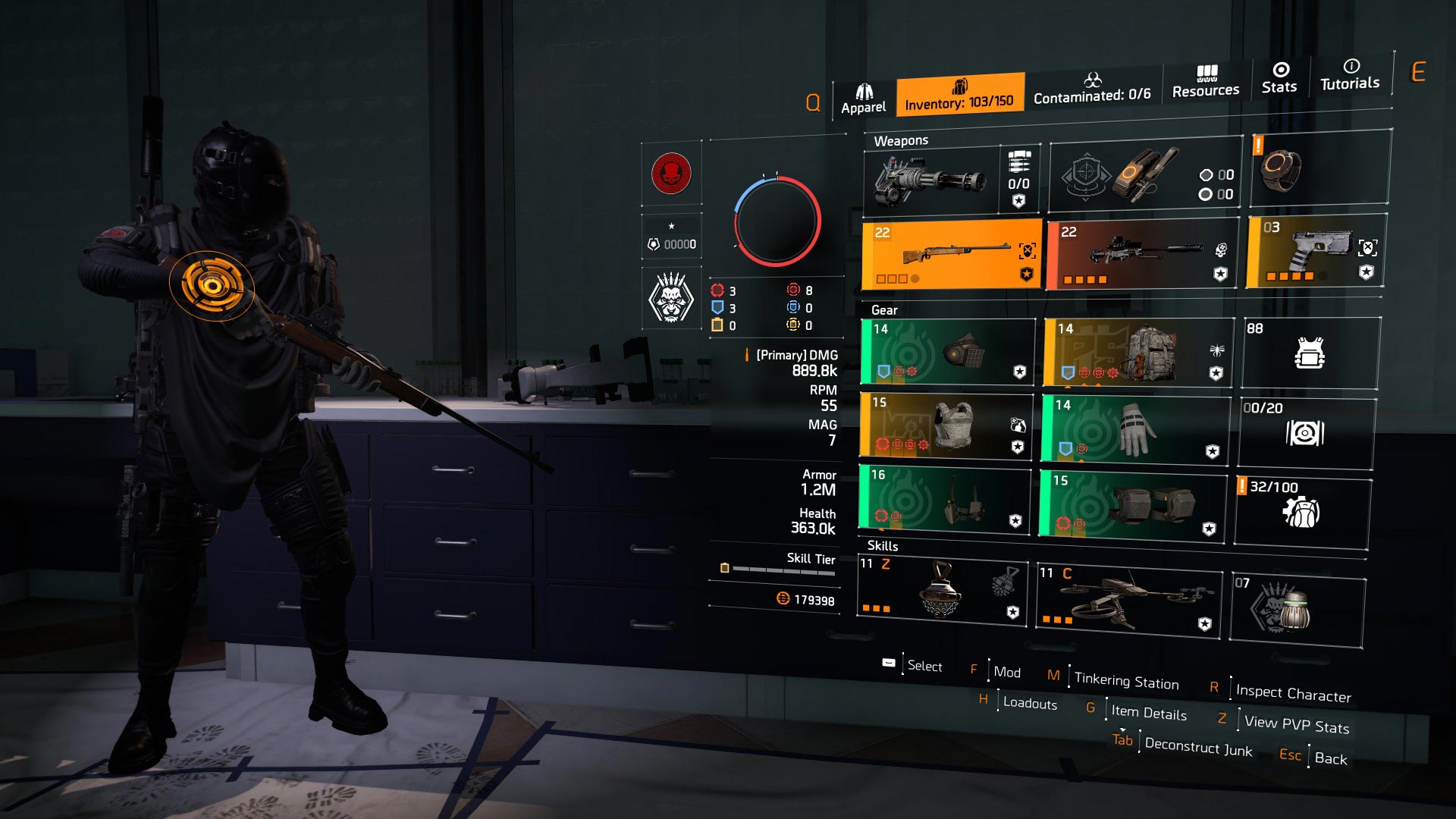Open the Resources tab
This screenshot has width=1456, height=819.
point(1206,83)
